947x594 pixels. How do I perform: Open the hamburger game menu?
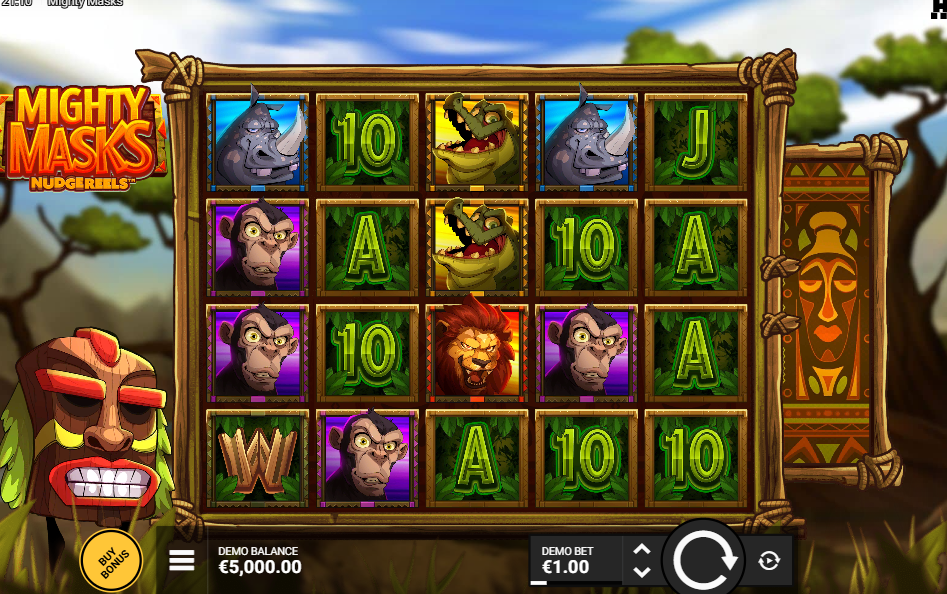coord(181,560)
